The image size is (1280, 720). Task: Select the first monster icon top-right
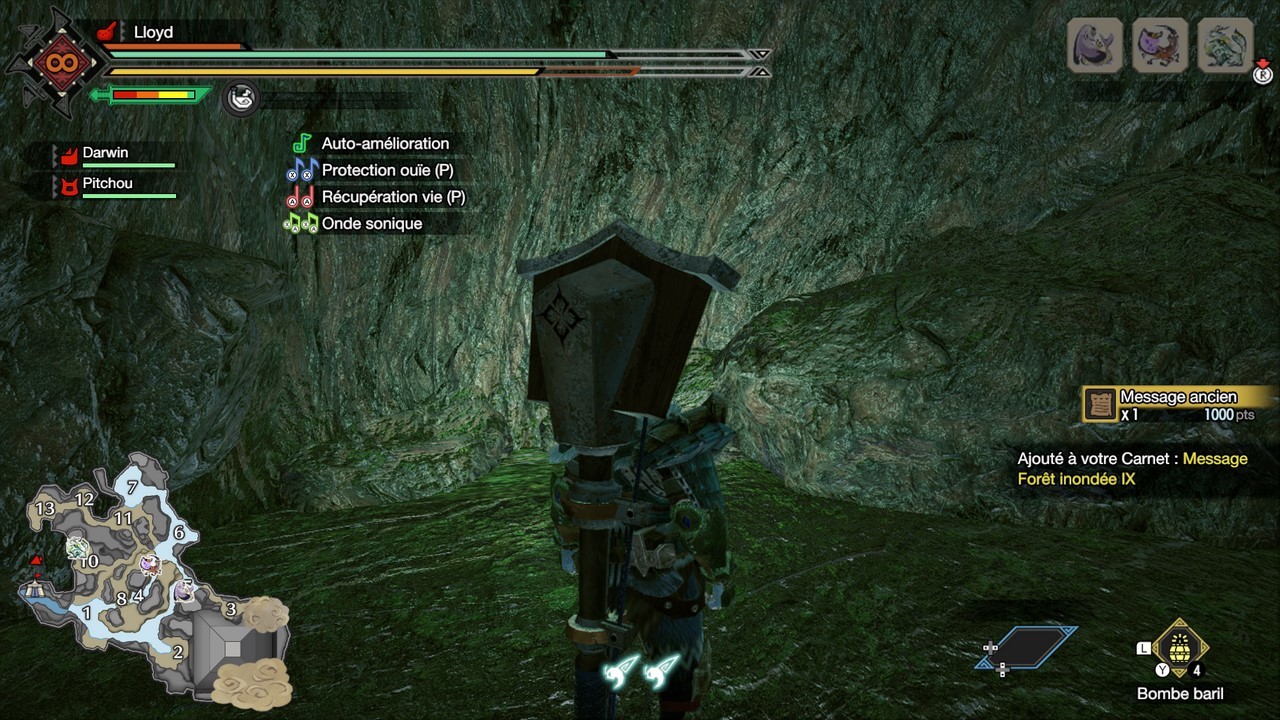pyautogui.click(x=1094, y=45)
